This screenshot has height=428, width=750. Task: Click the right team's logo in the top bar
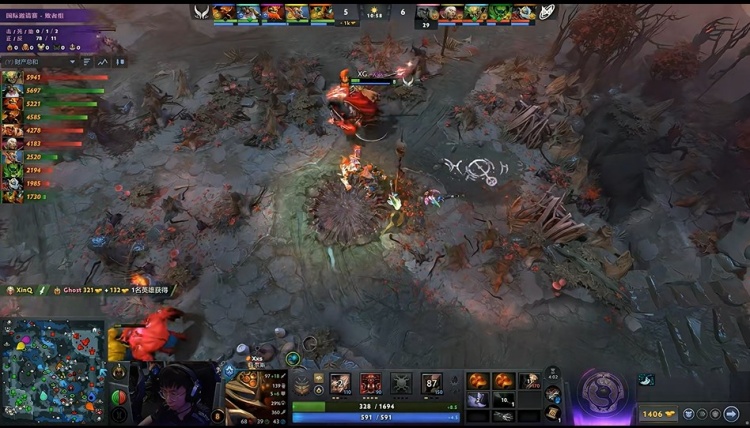tap(548, 11)
